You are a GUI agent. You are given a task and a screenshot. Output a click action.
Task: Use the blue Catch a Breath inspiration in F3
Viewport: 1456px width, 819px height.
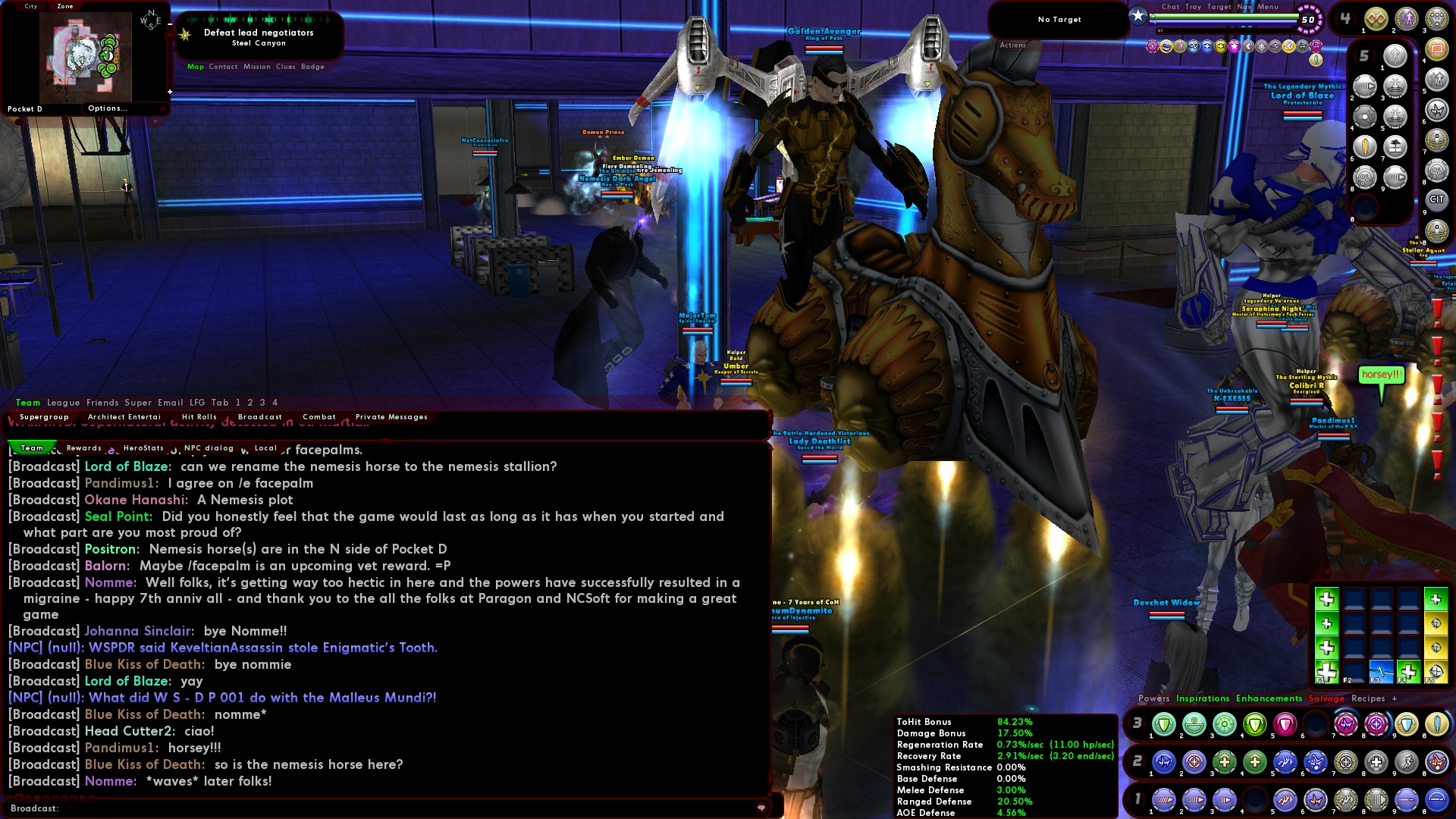(x=1381, y=673)
